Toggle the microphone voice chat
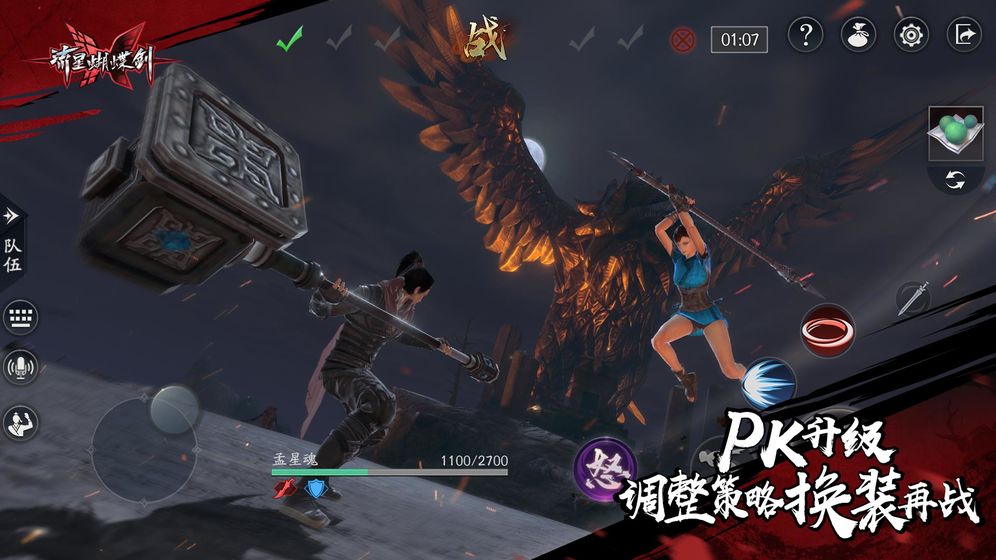The image size is (996, 560). (x=20, y=369)
